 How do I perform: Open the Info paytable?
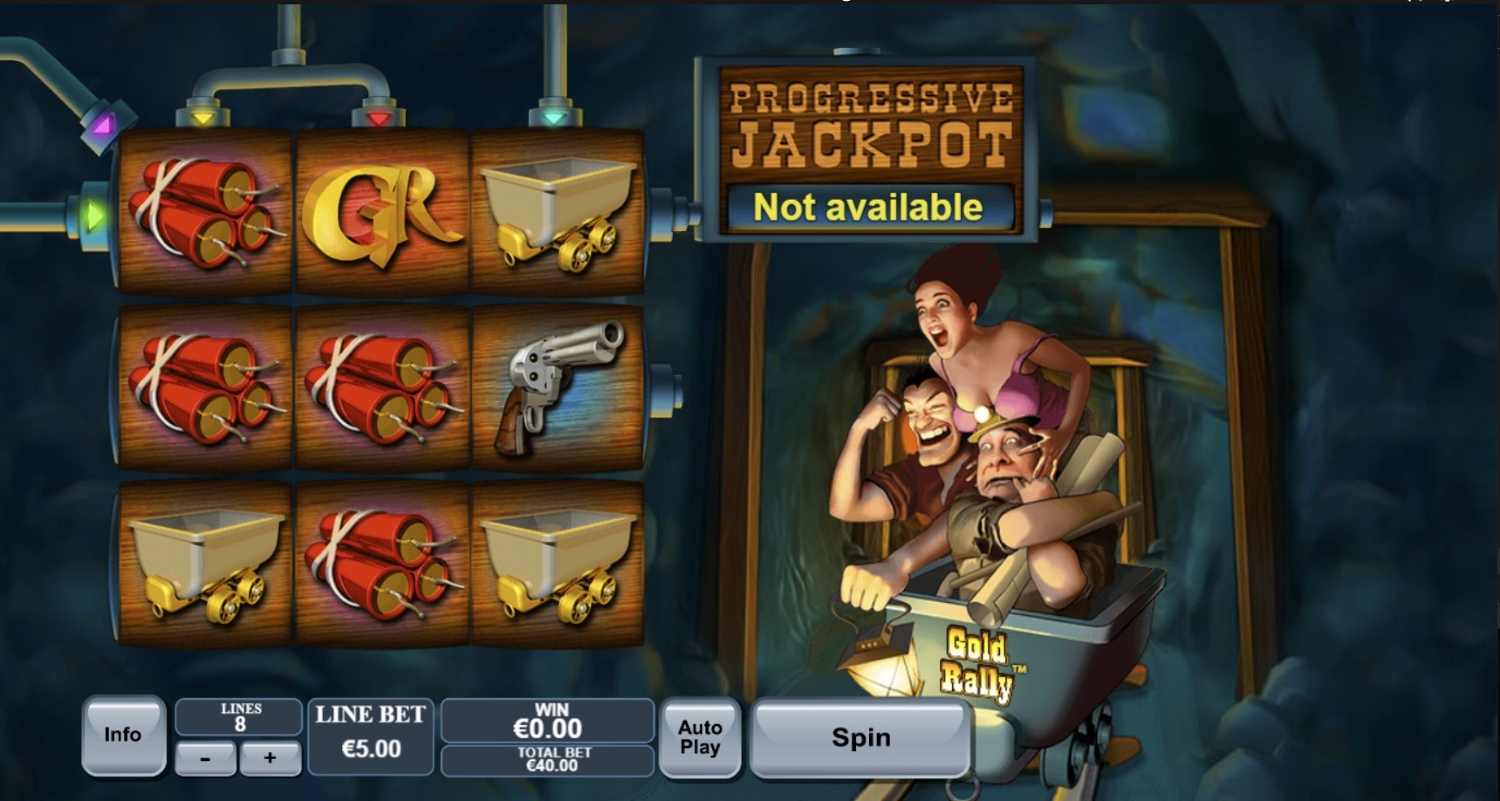click(x=123, y=735)
